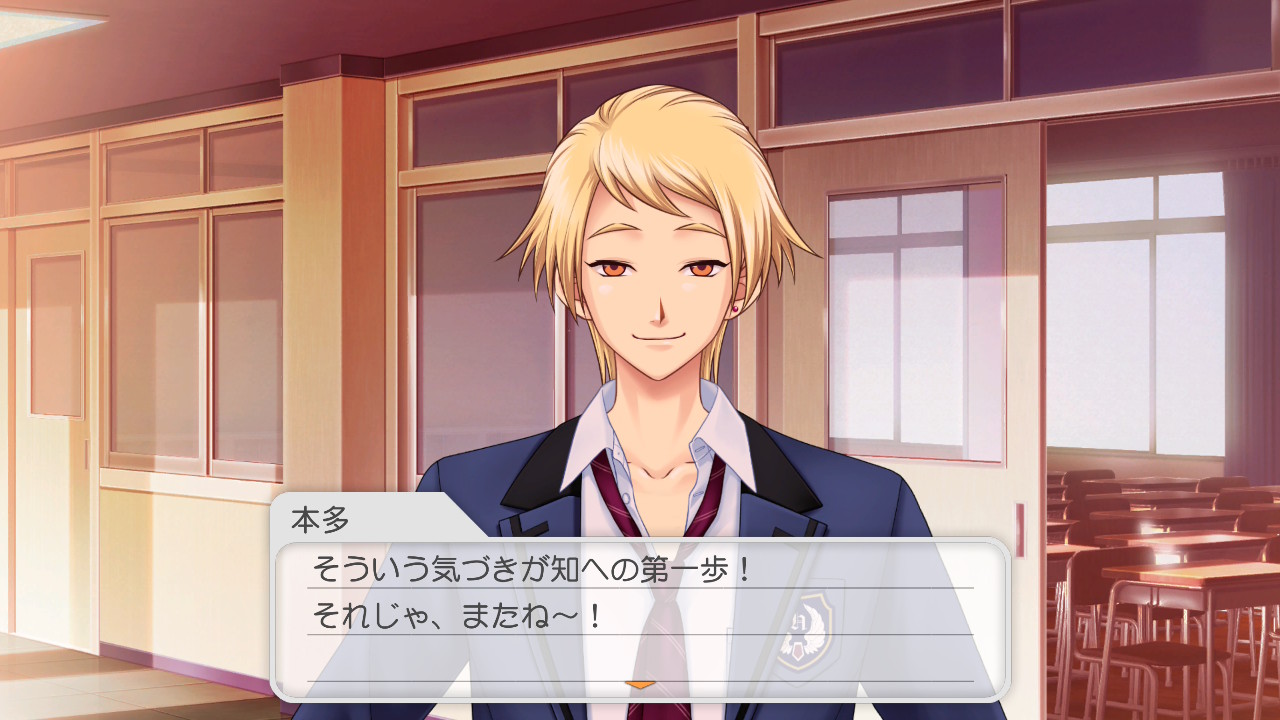Click the orange continue arrow indicator

point(640,684)
